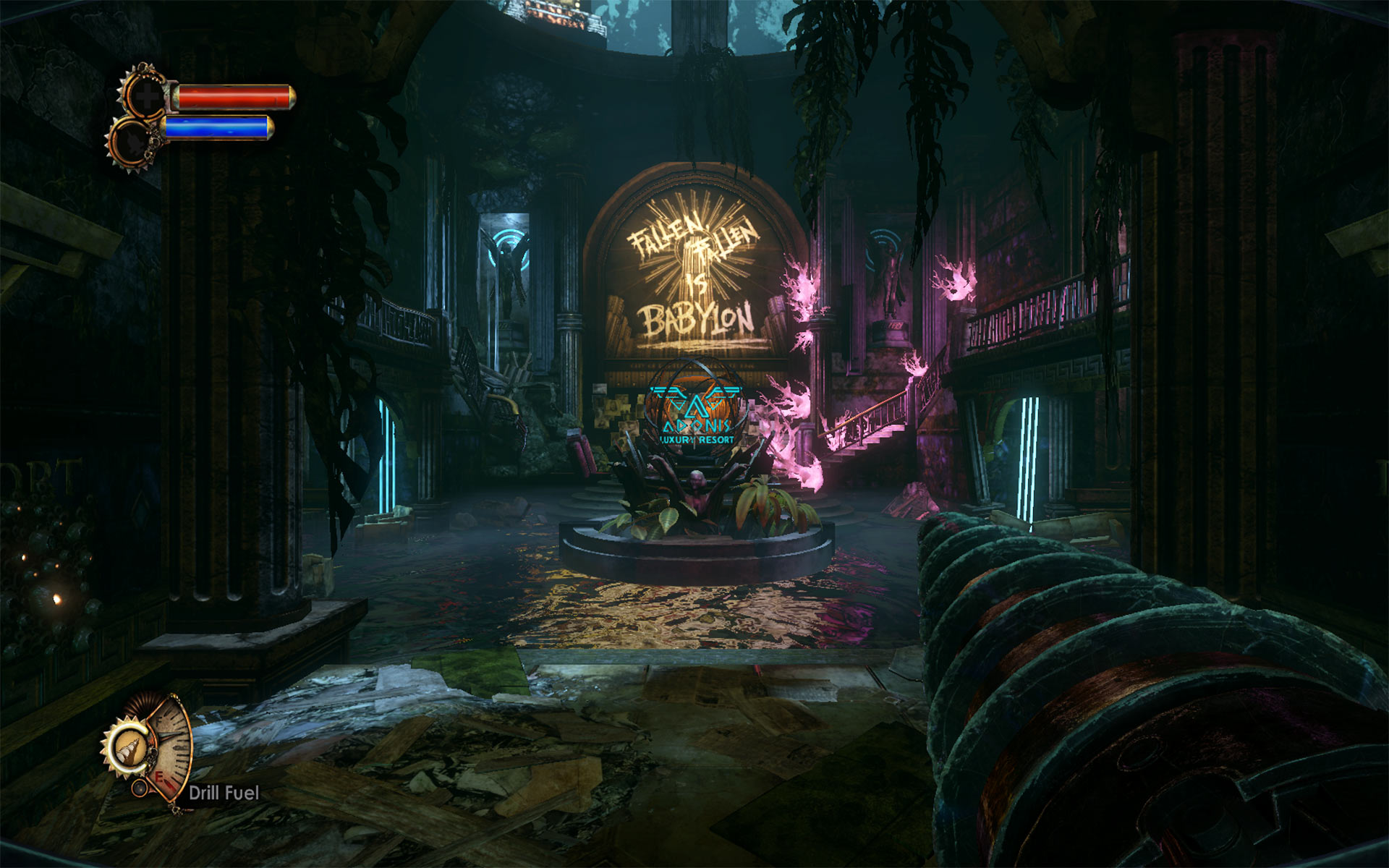Select the drill weapon icon
This screenshot has width=1389, height=868.
click(129, 744)
